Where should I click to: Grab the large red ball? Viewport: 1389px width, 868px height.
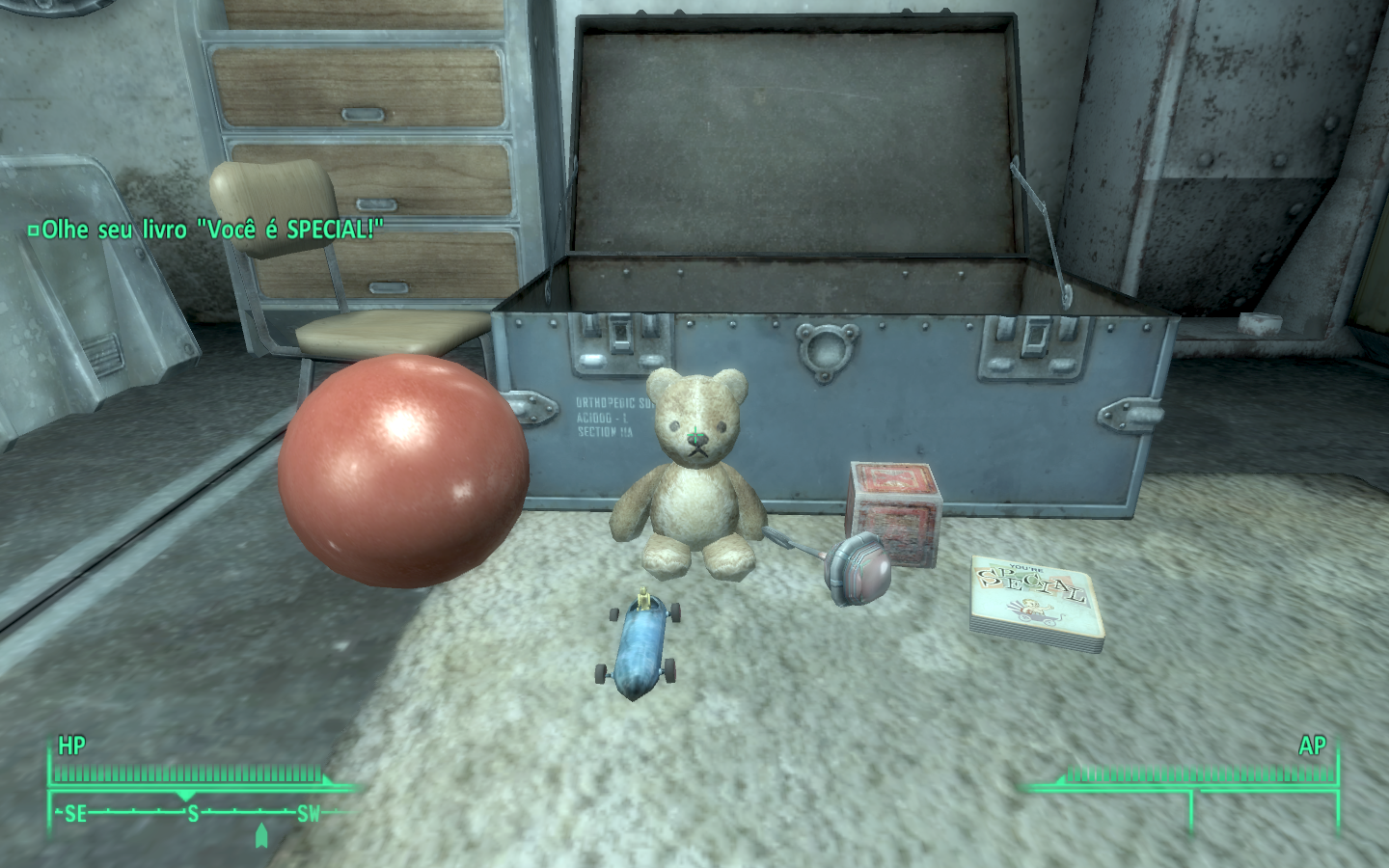(x=405, y=473)
